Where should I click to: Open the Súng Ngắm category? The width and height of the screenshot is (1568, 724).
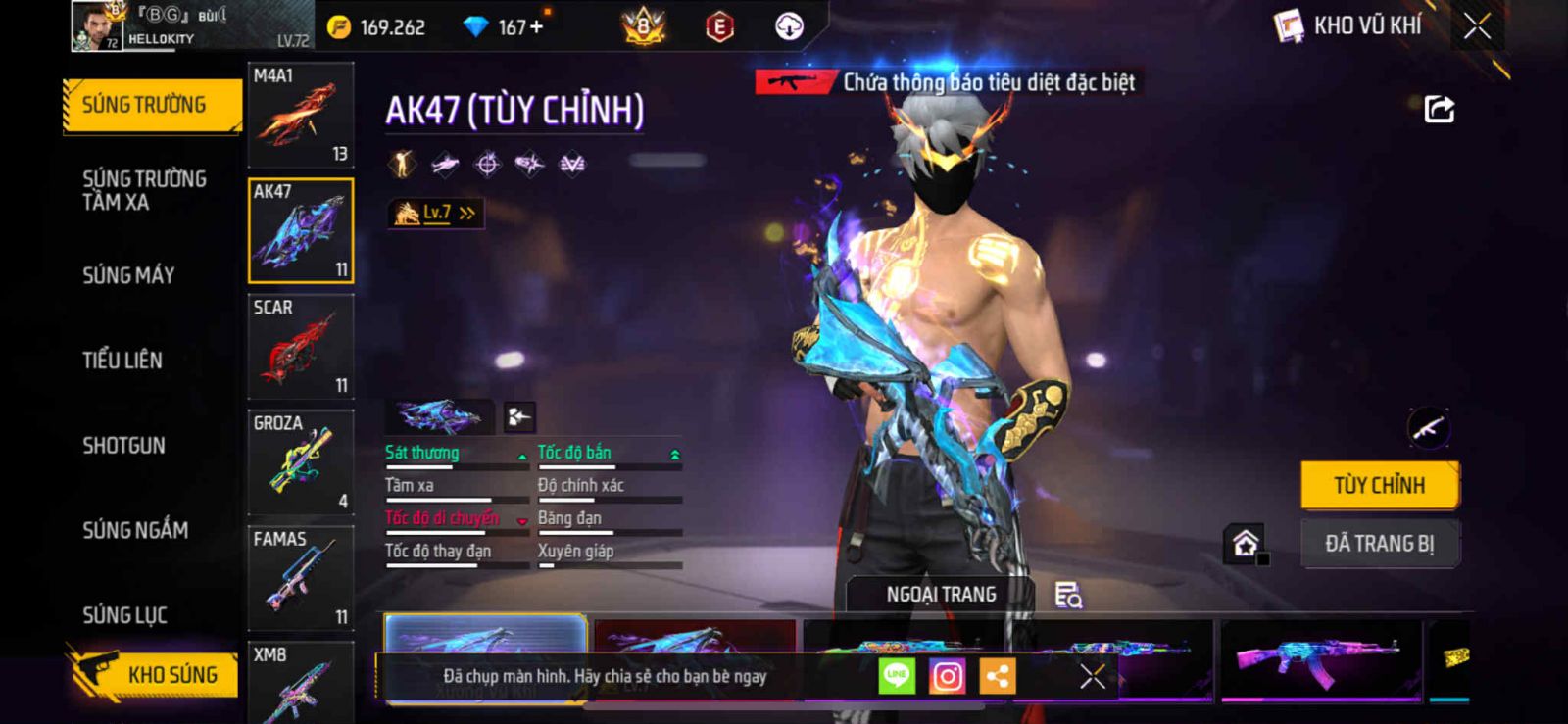(x=135, y=530)
